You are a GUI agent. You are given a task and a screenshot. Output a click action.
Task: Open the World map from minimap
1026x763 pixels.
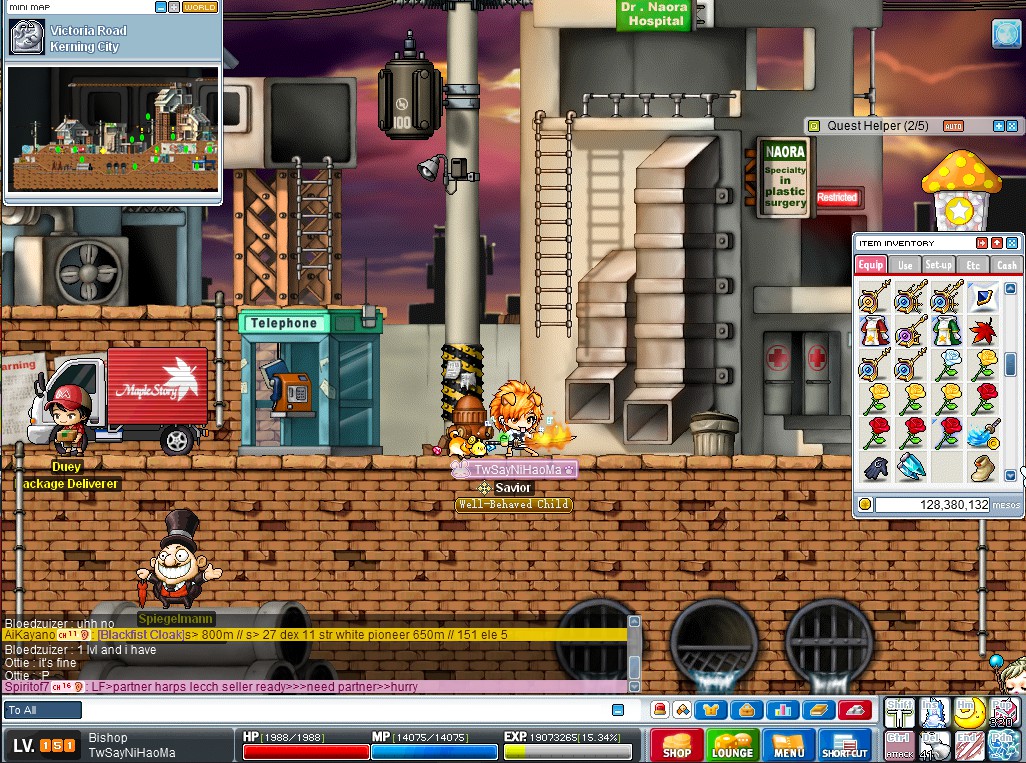click(200, 7)
